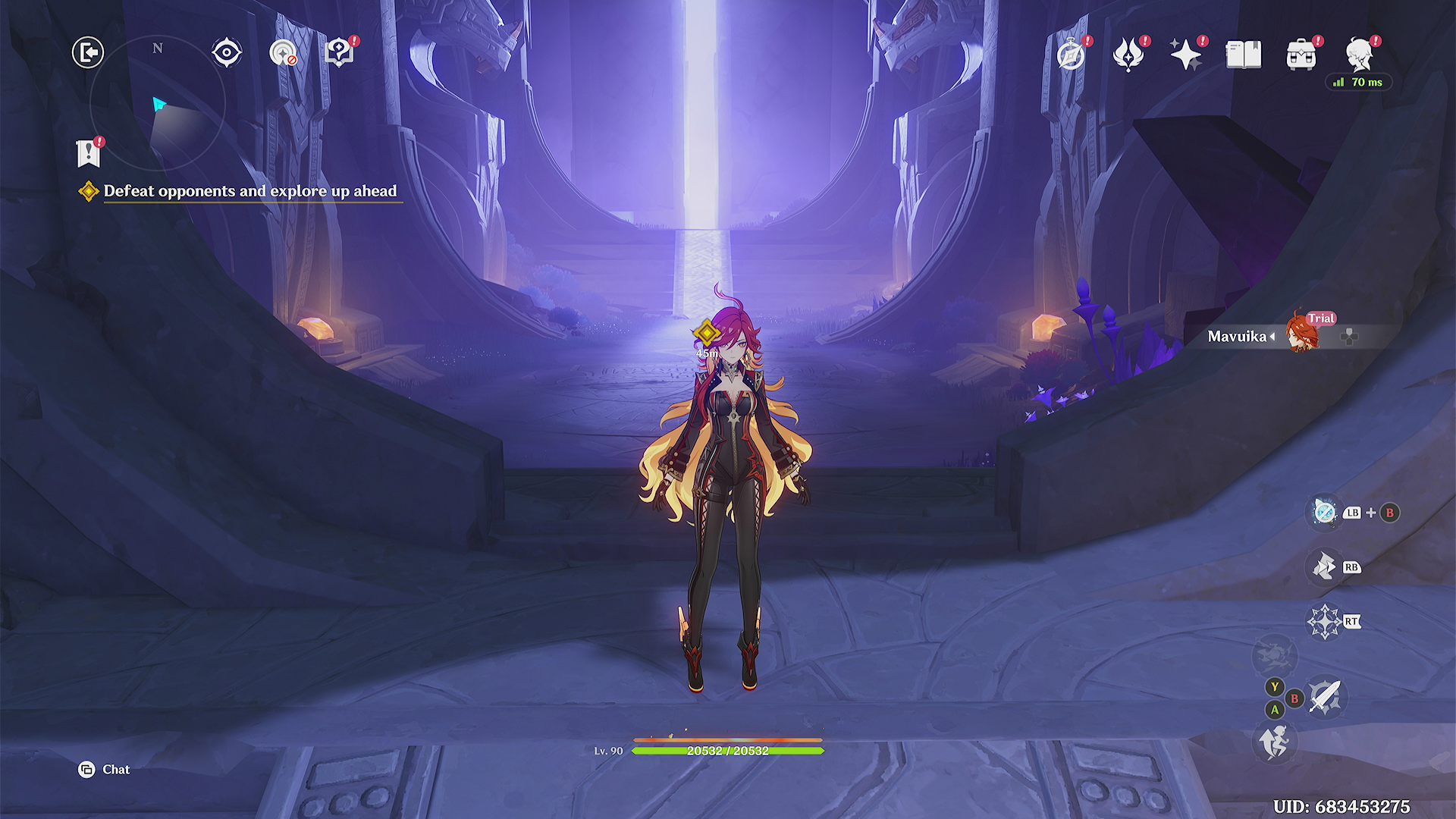Open the book-shaped Archive icon
Image resolution: width=1456 pixels, height=819 pixels.
(x=1244, y=55)
